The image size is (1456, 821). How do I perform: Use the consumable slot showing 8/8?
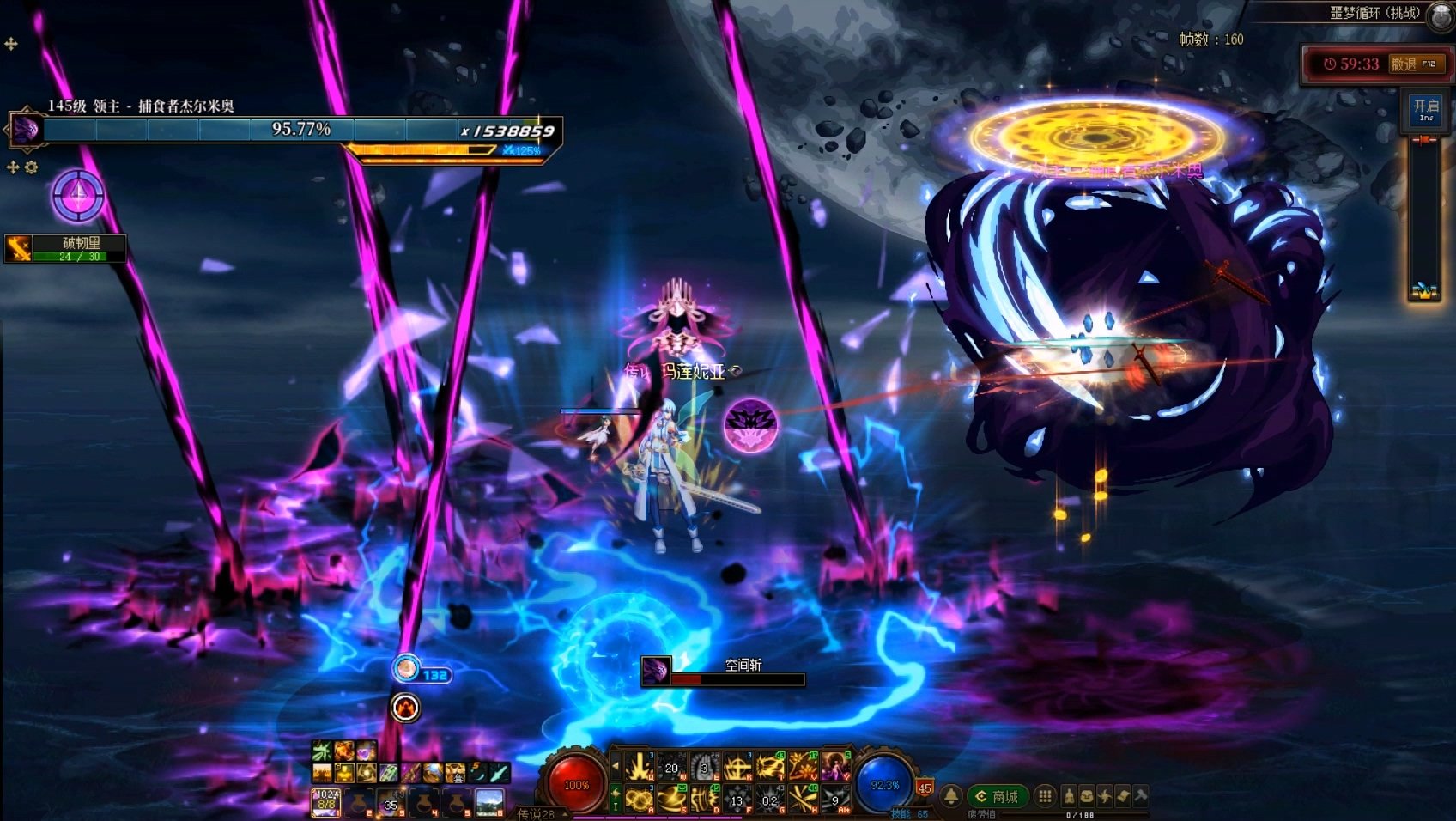tap(326, 802)
